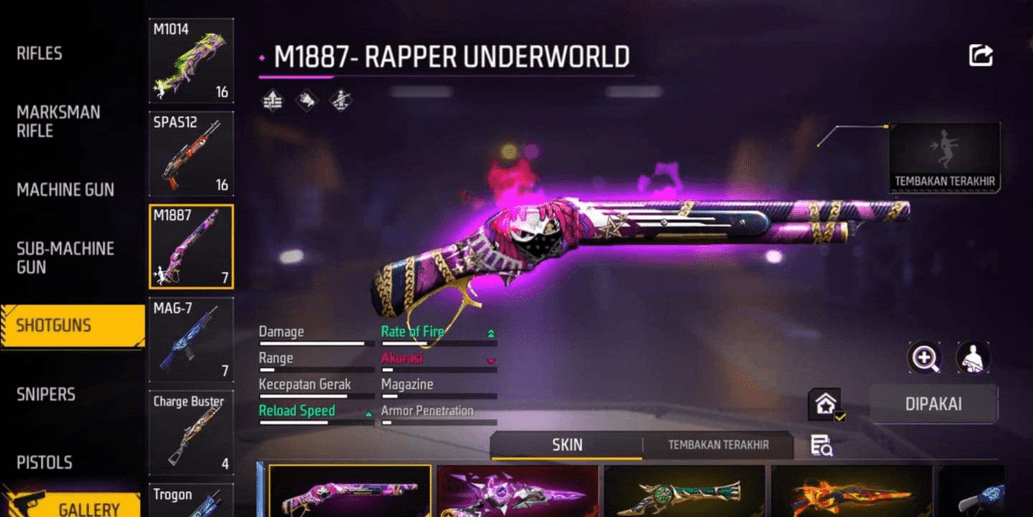The height and width of the screenshot is (517, 1033).
Task: Select the Charge Buster tile
Action: pos(191,432)
